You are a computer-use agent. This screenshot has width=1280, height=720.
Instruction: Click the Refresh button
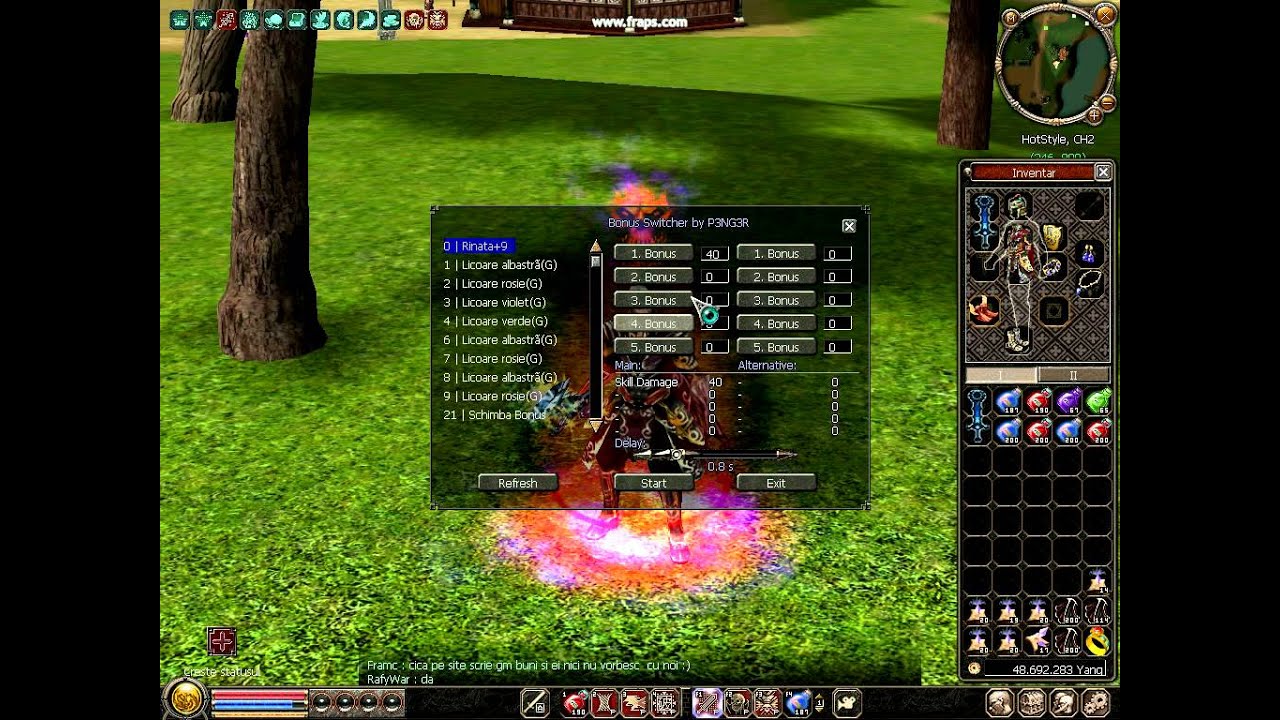(x=517, y=483)
